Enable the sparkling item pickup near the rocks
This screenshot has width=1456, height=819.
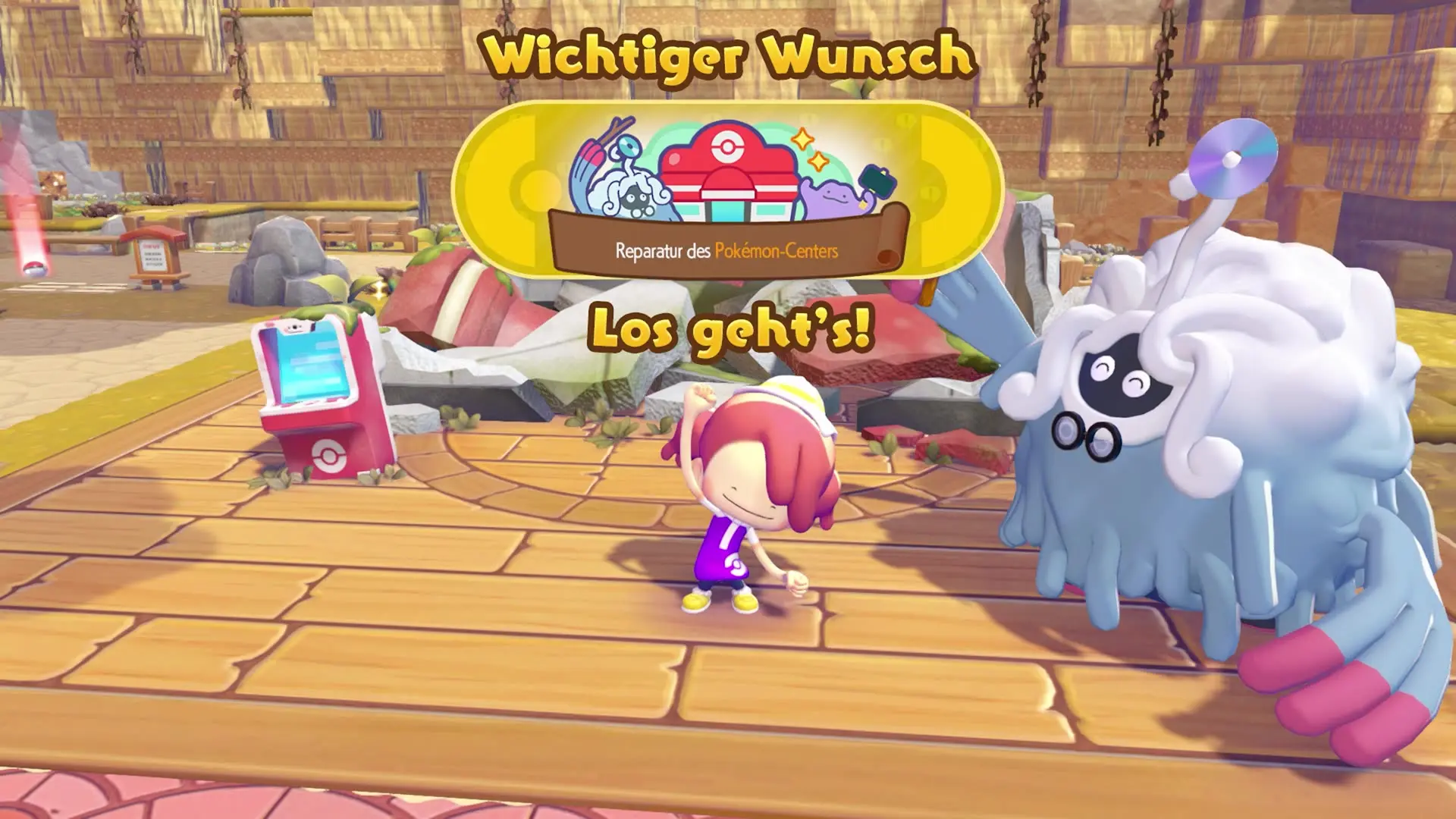point(379,288)
